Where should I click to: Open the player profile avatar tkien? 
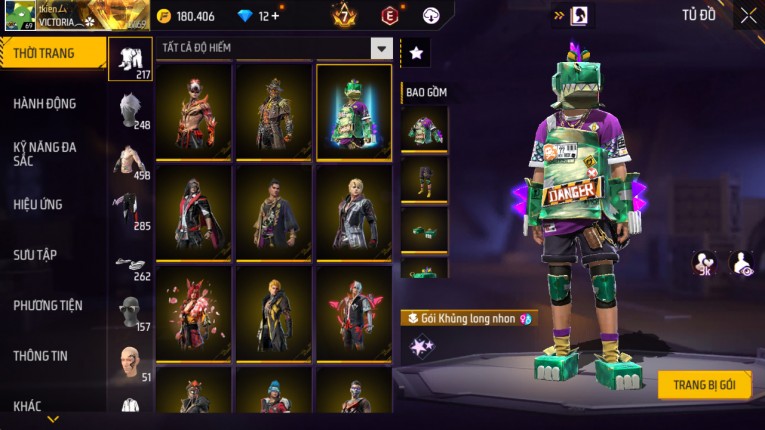[20, 16]
